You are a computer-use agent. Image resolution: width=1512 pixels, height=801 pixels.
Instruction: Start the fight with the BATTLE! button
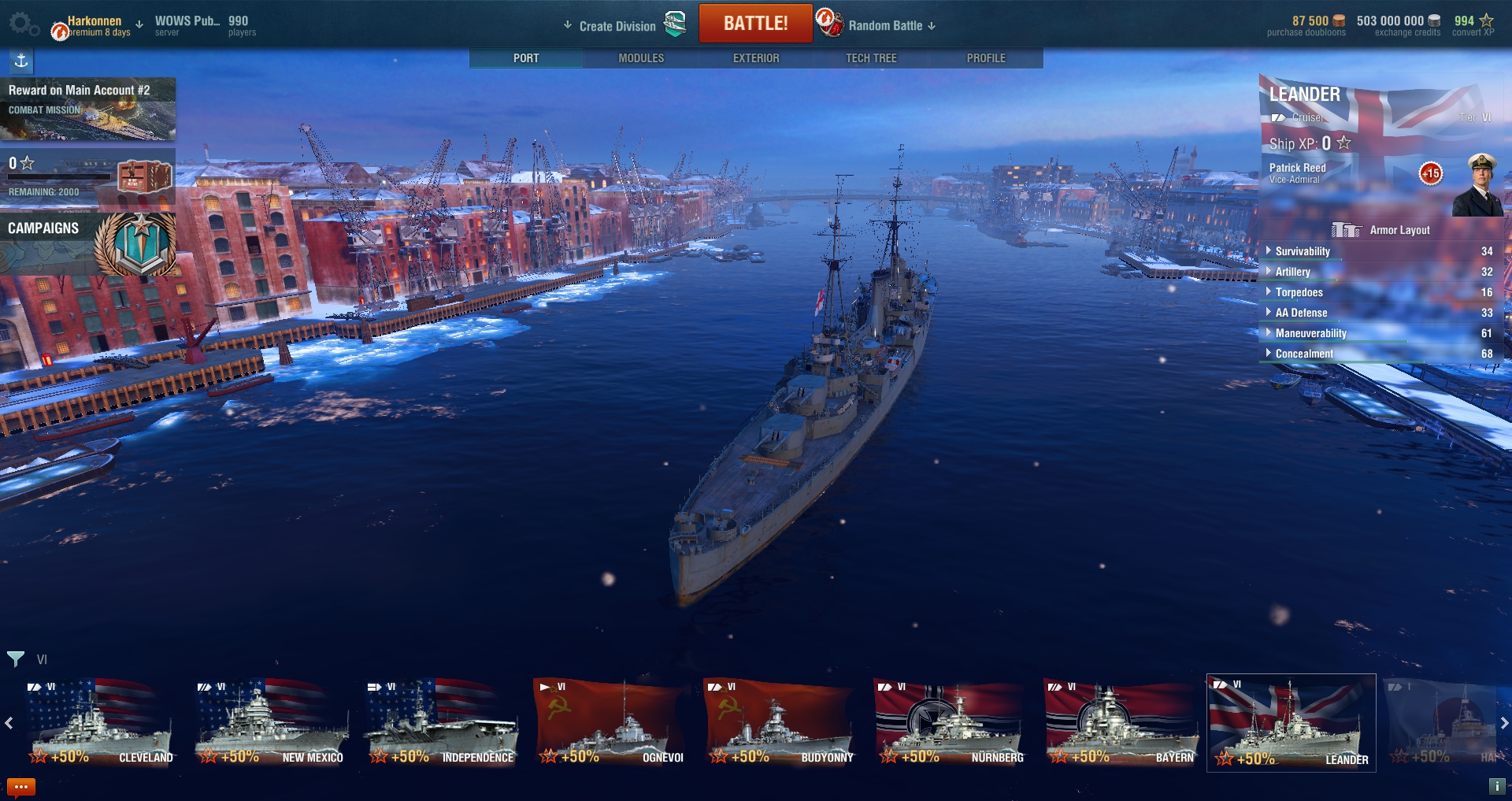(x=755, y=24)
